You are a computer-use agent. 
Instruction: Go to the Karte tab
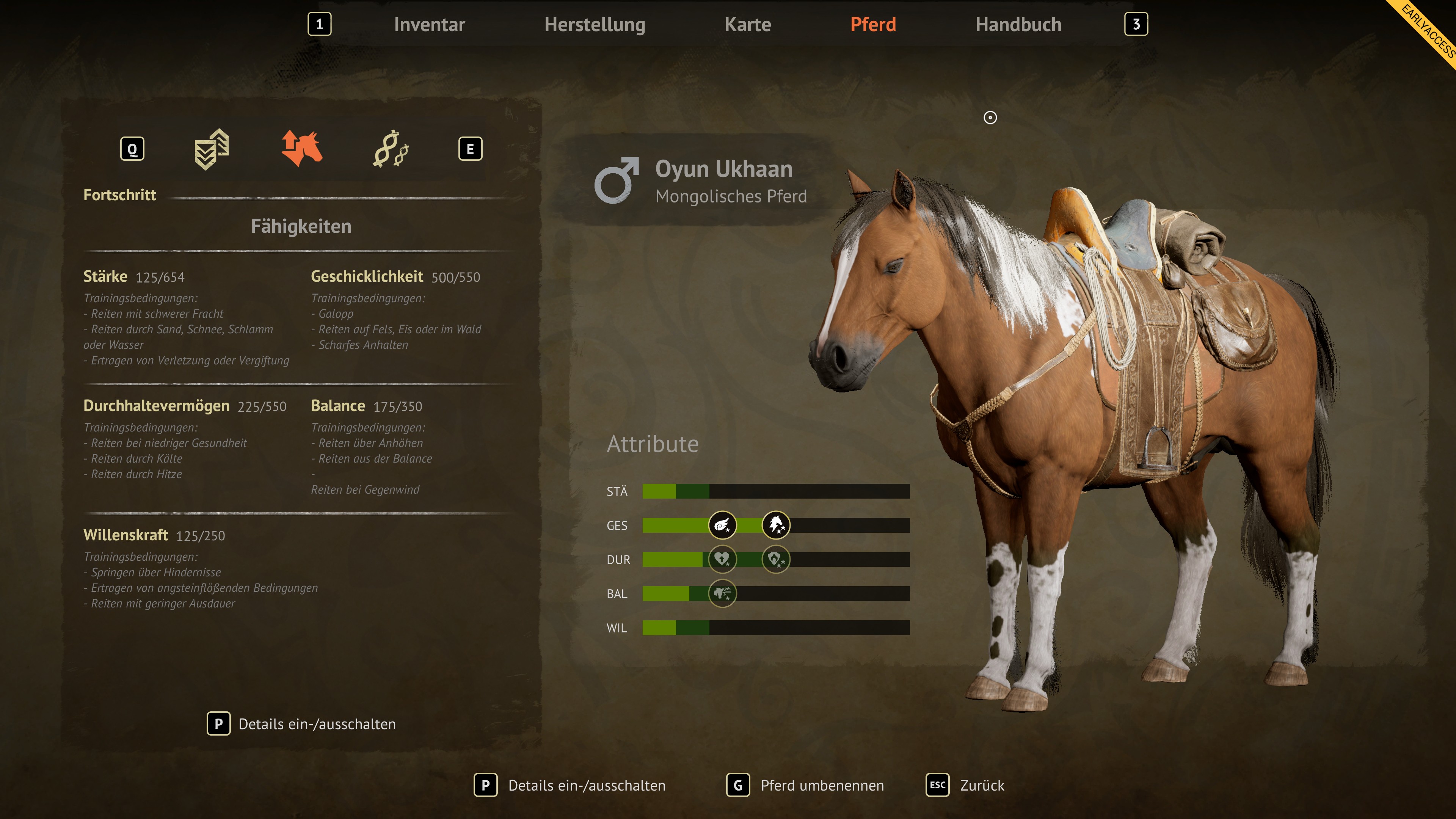747,24
